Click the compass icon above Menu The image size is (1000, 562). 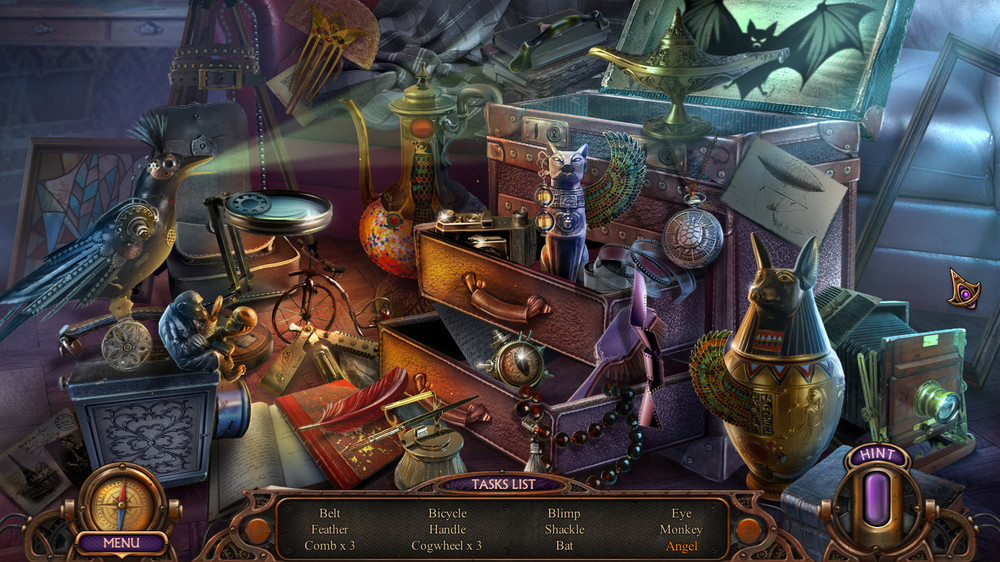point(121,499)
